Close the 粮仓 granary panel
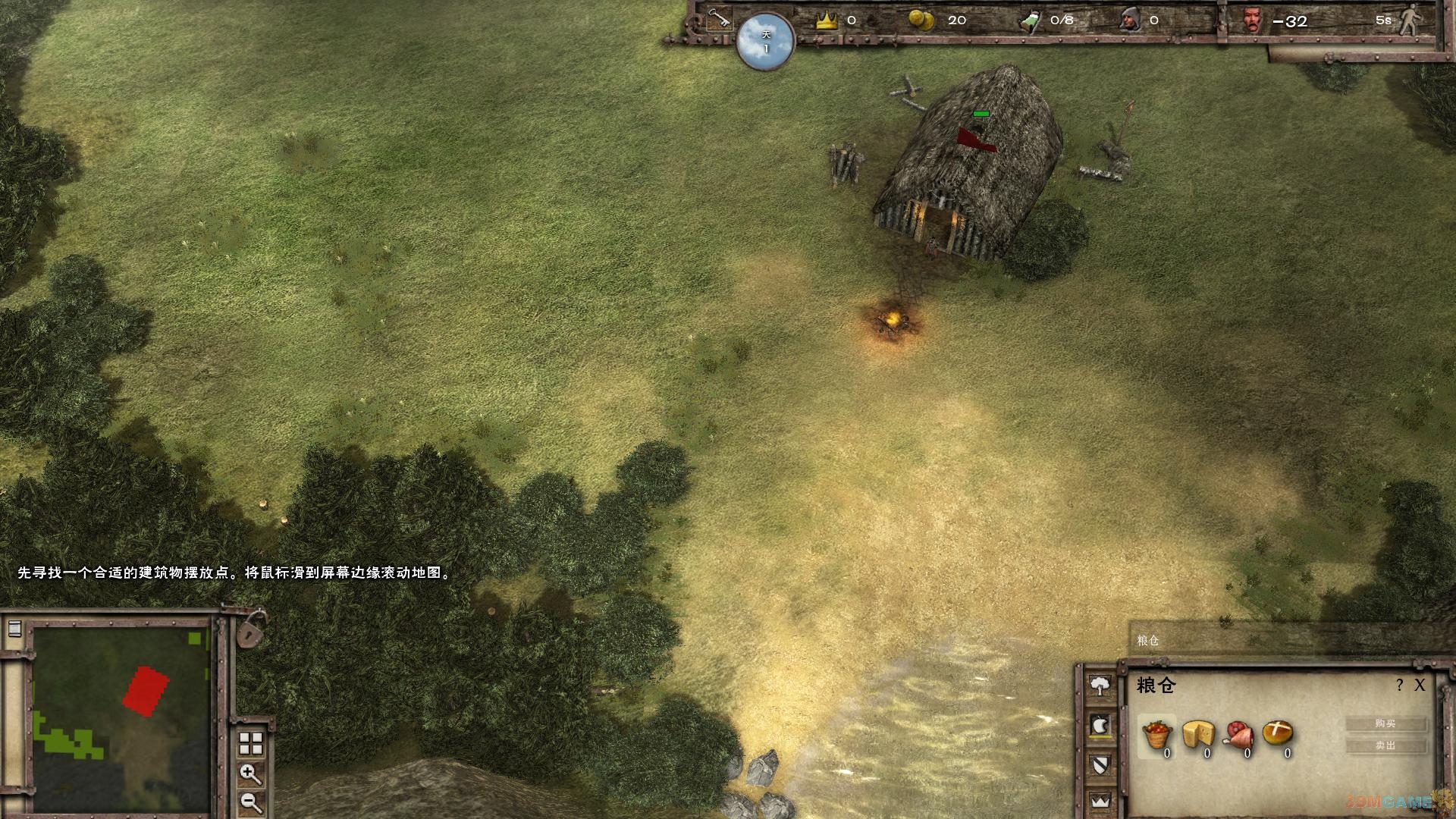This screenshot has width=1456, height=819. 1420,686
